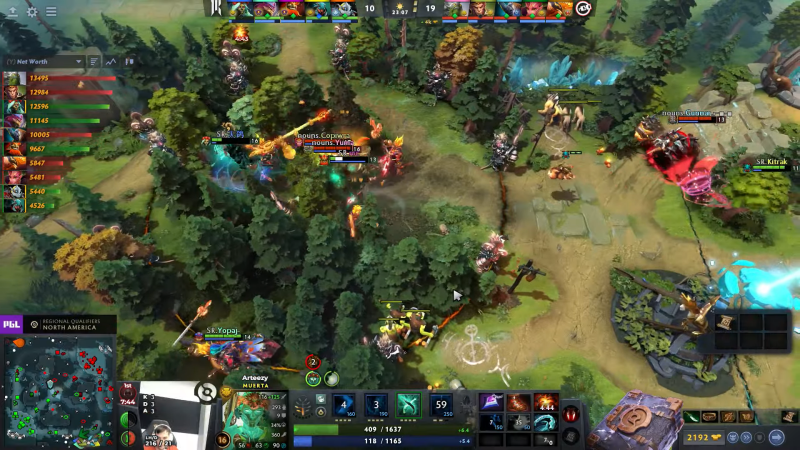Select the Muerta hero portrait
Viewport: 800px width, 450px height.
click(254, 412)
